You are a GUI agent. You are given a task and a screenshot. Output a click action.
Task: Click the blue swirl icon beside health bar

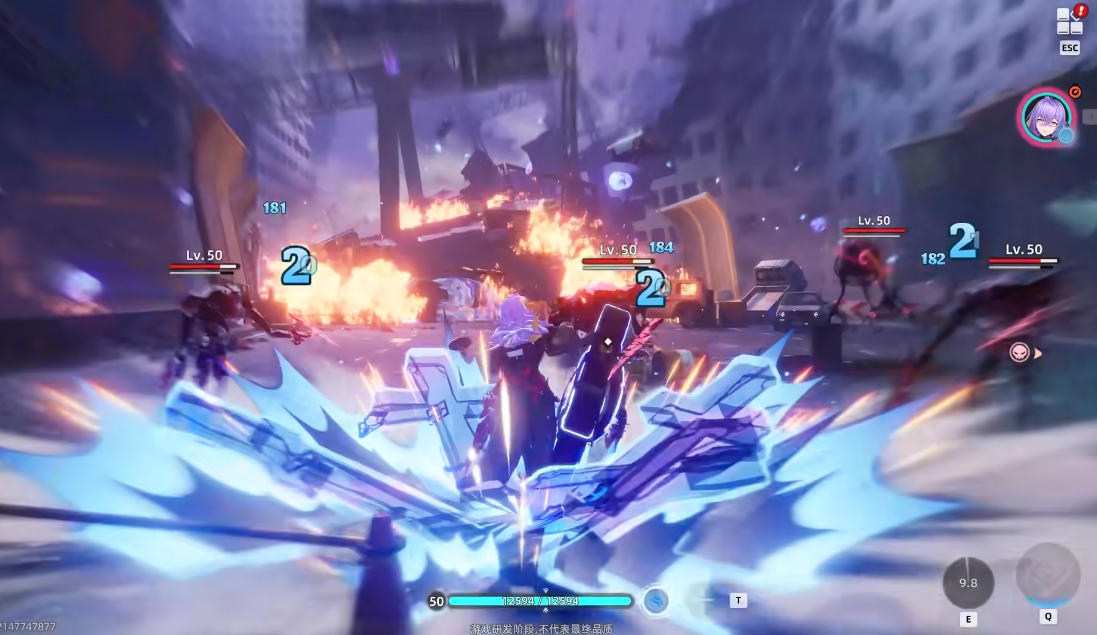pos(656,600)
